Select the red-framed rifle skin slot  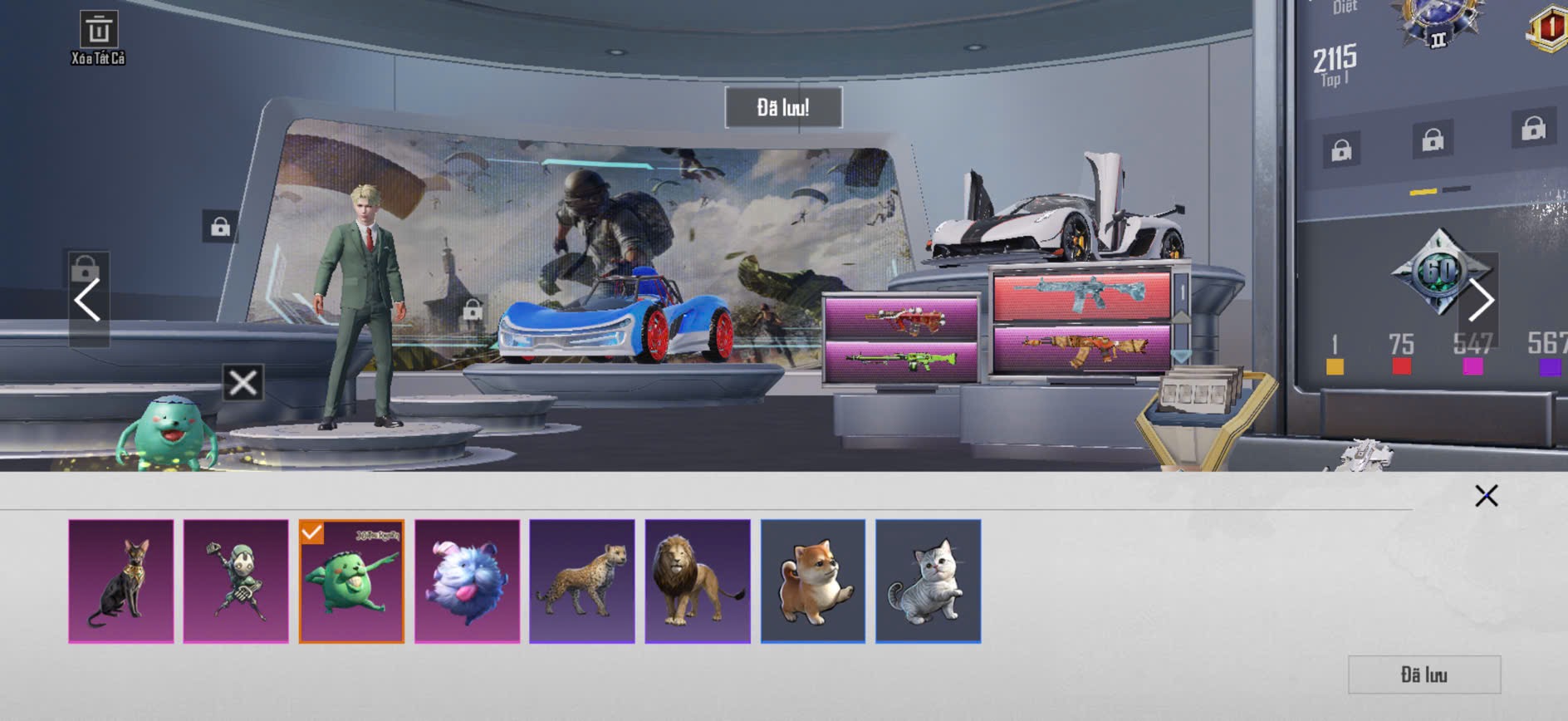[1081, 296]
